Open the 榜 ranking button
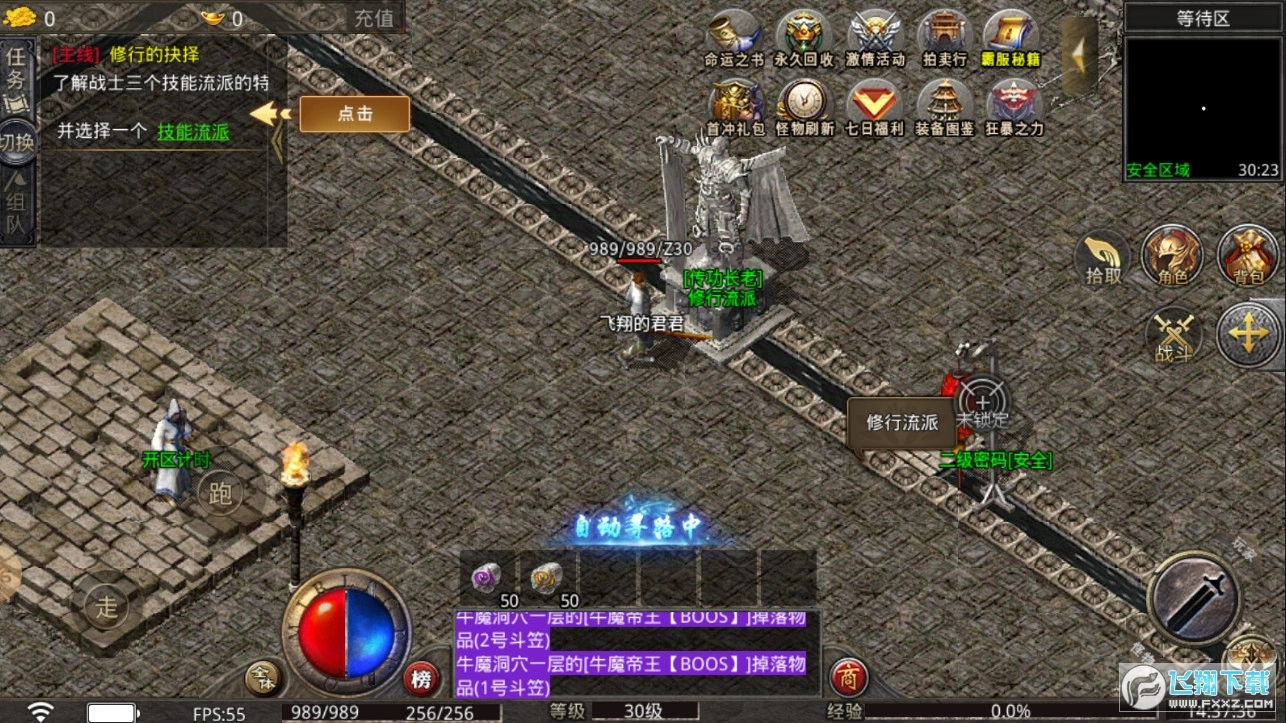The height and width of the screenshot is (723, 1286). click(423, 681)
